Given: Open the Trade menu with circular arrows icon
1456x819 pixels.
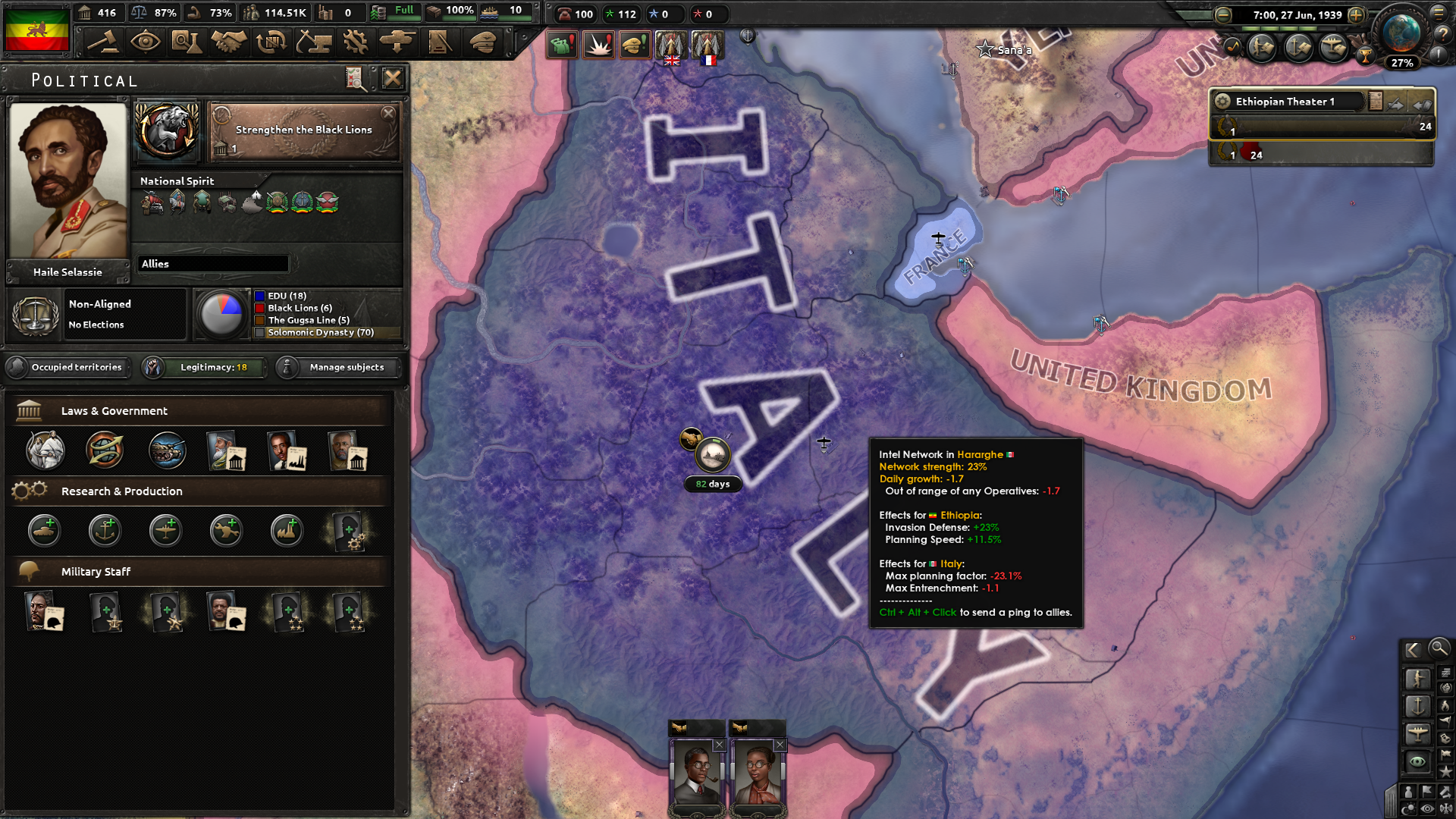Looking at the screenshot, I should pos(270,42).
